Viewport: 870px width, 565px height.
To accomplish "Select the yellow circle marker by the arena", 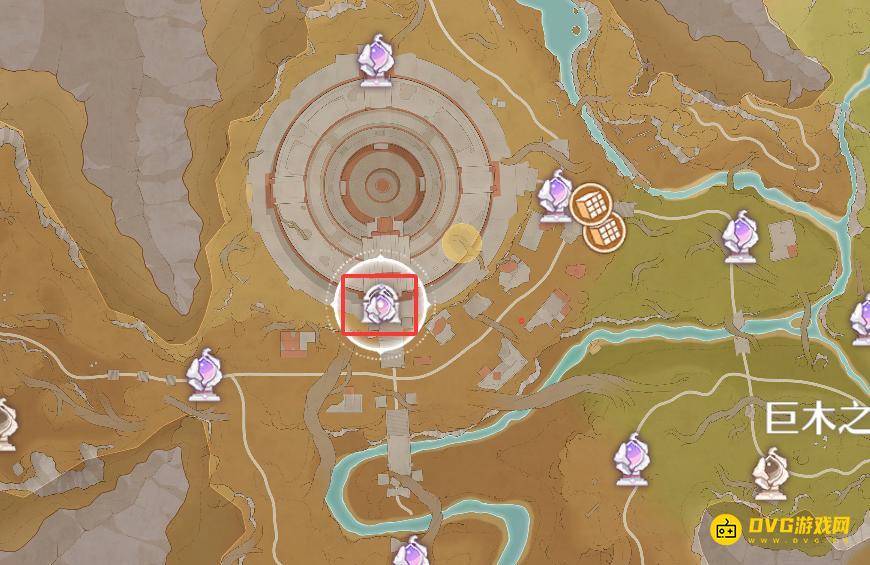I will click(462, 244).
